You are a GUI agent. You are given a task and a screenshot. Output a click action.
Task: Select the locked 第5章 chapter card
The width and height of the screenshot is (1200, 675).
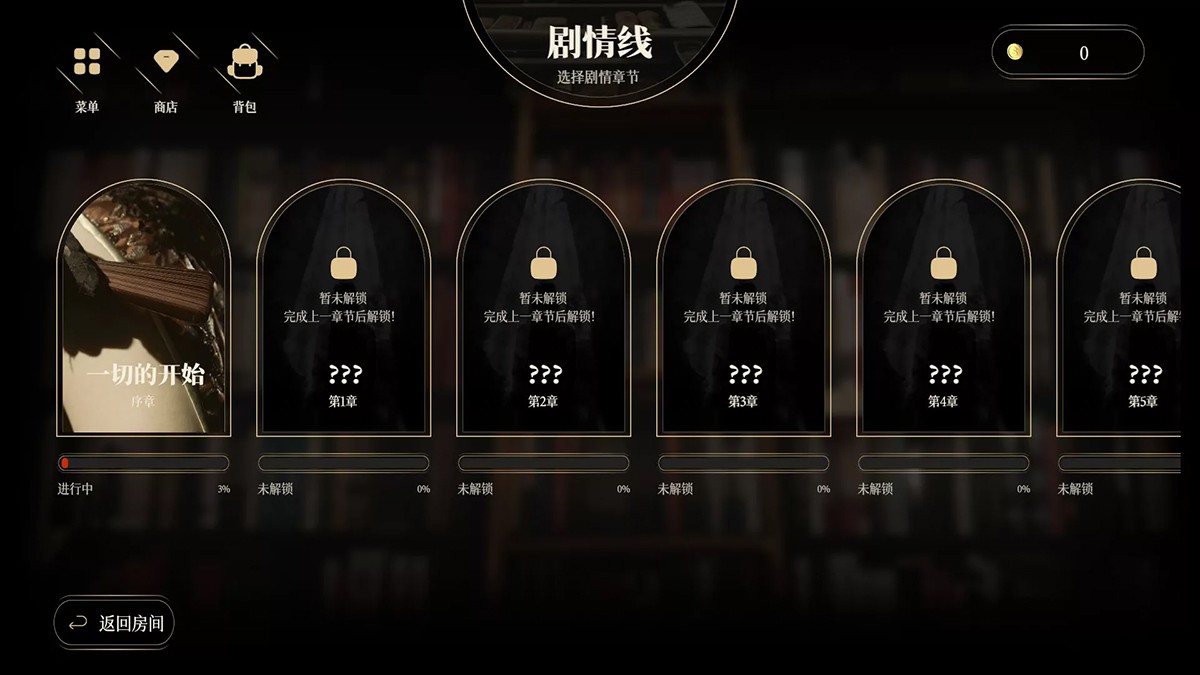[x=1130, y=310]
